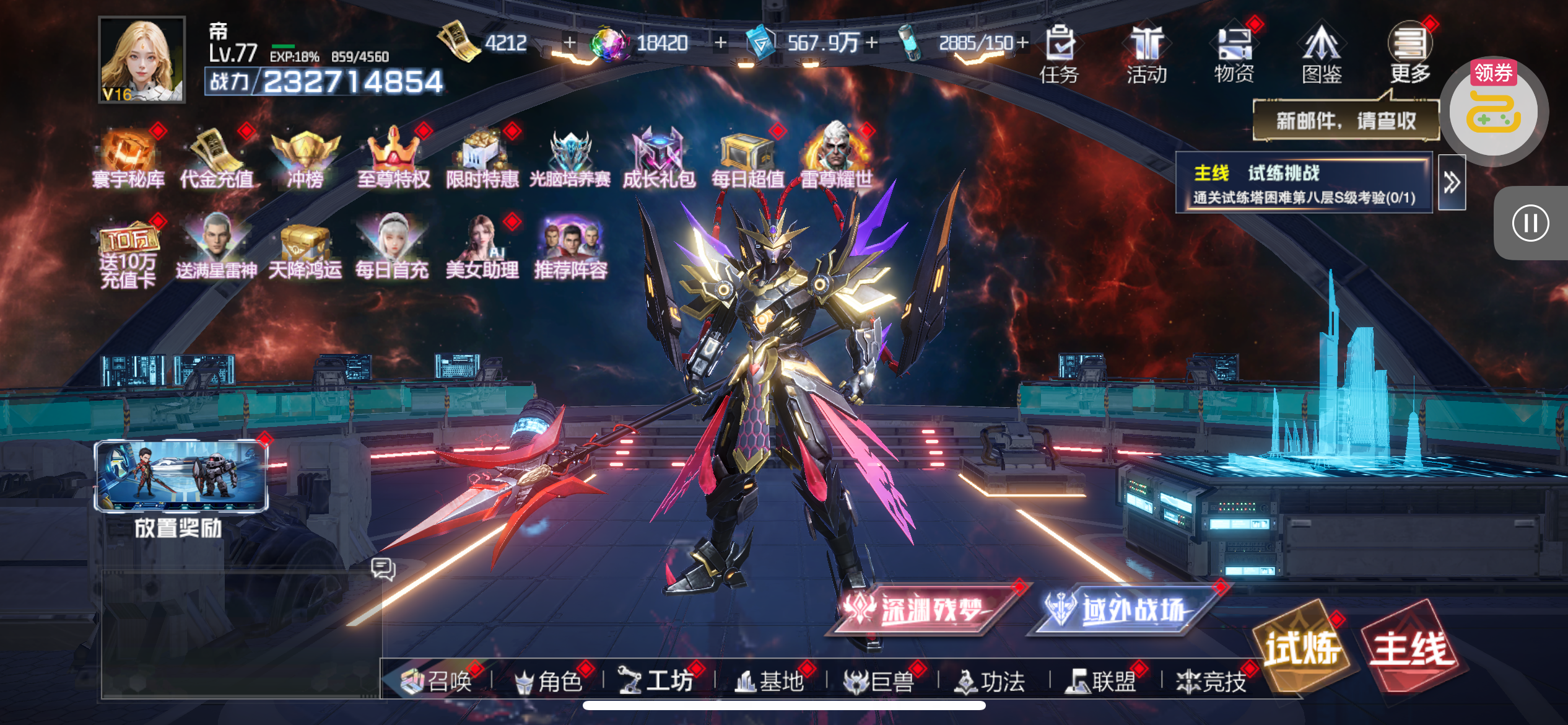
Task: Open the 主线 试练挑战 quest tracker
Action: (1304, 183)
